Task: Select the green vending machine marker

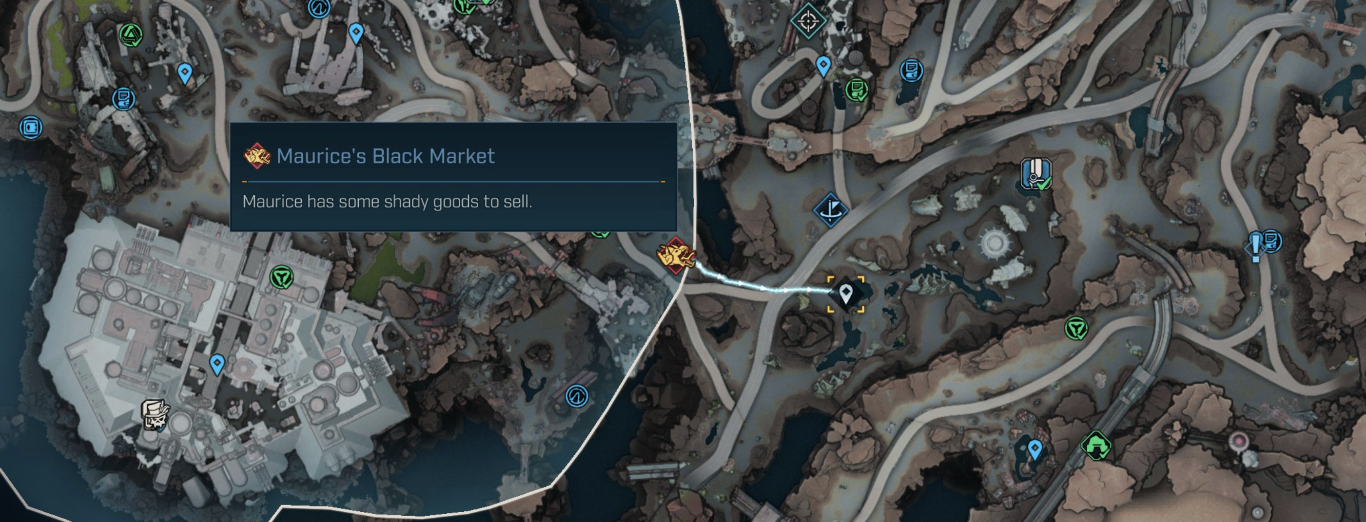Action: click(856, 91)
